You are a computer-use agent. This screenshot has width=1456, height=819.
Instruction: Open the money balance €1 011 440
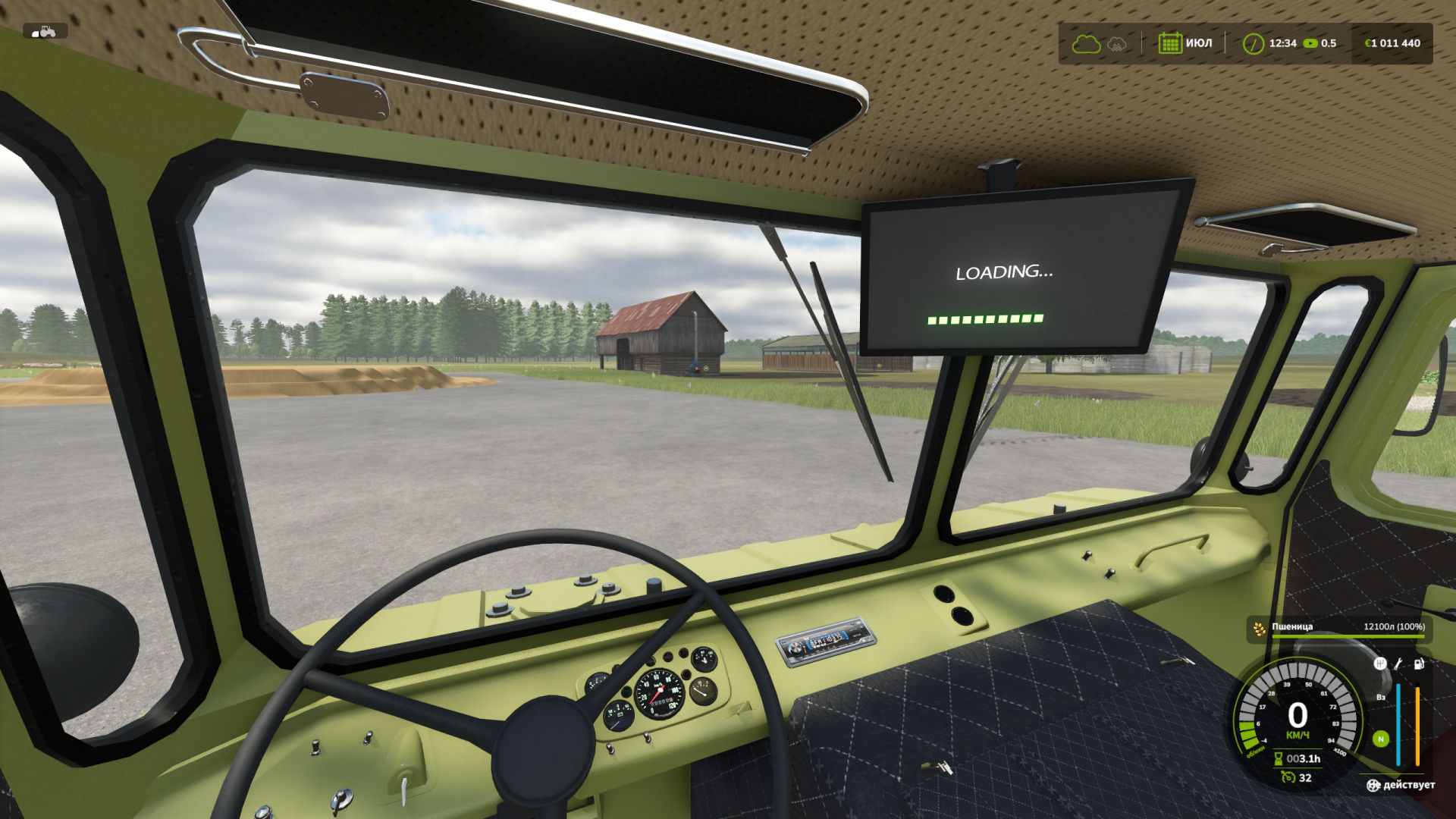click(x=1393, y=43)
